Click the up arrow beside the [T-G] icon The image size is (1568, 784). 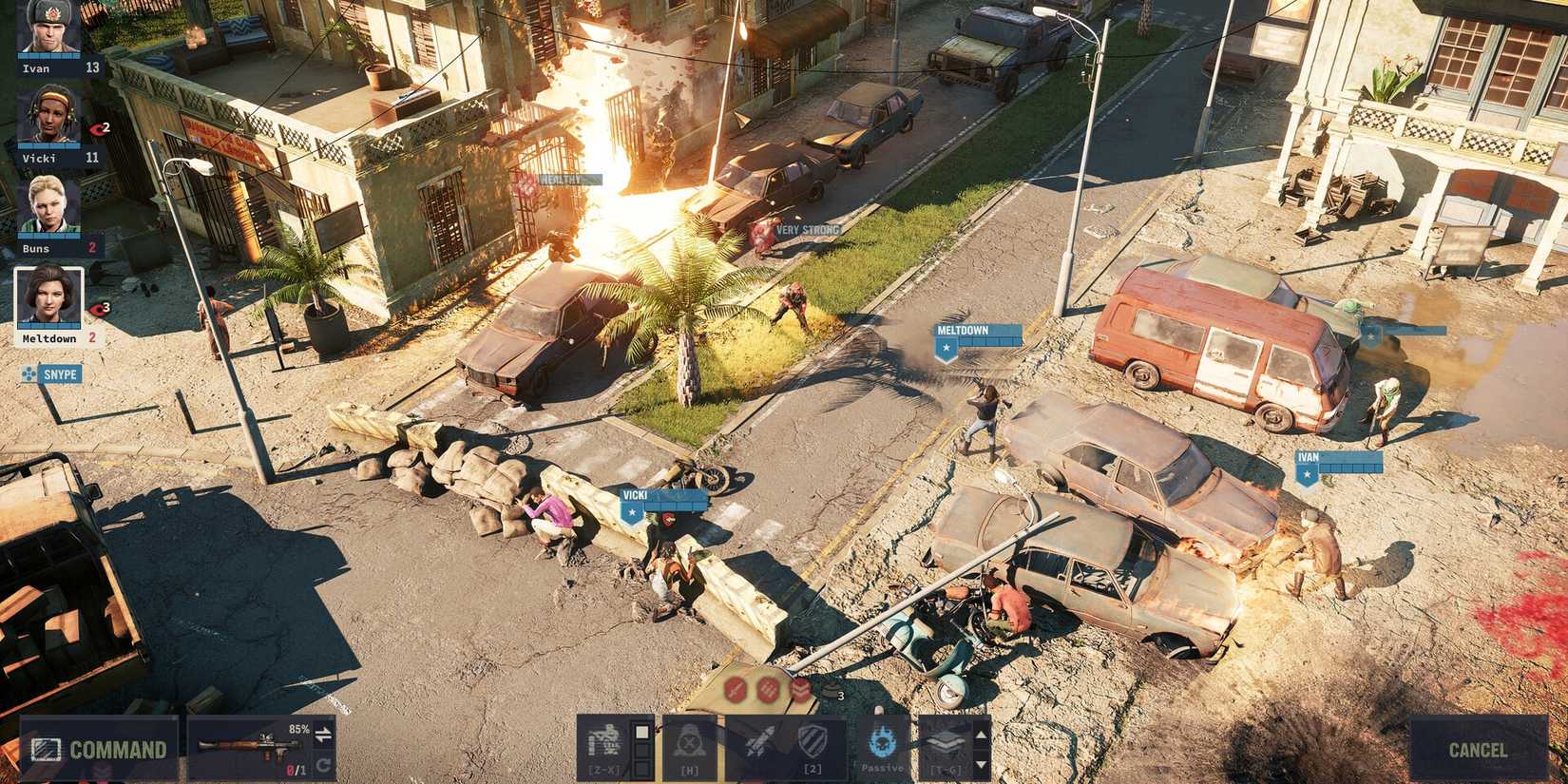pos(979,734)
